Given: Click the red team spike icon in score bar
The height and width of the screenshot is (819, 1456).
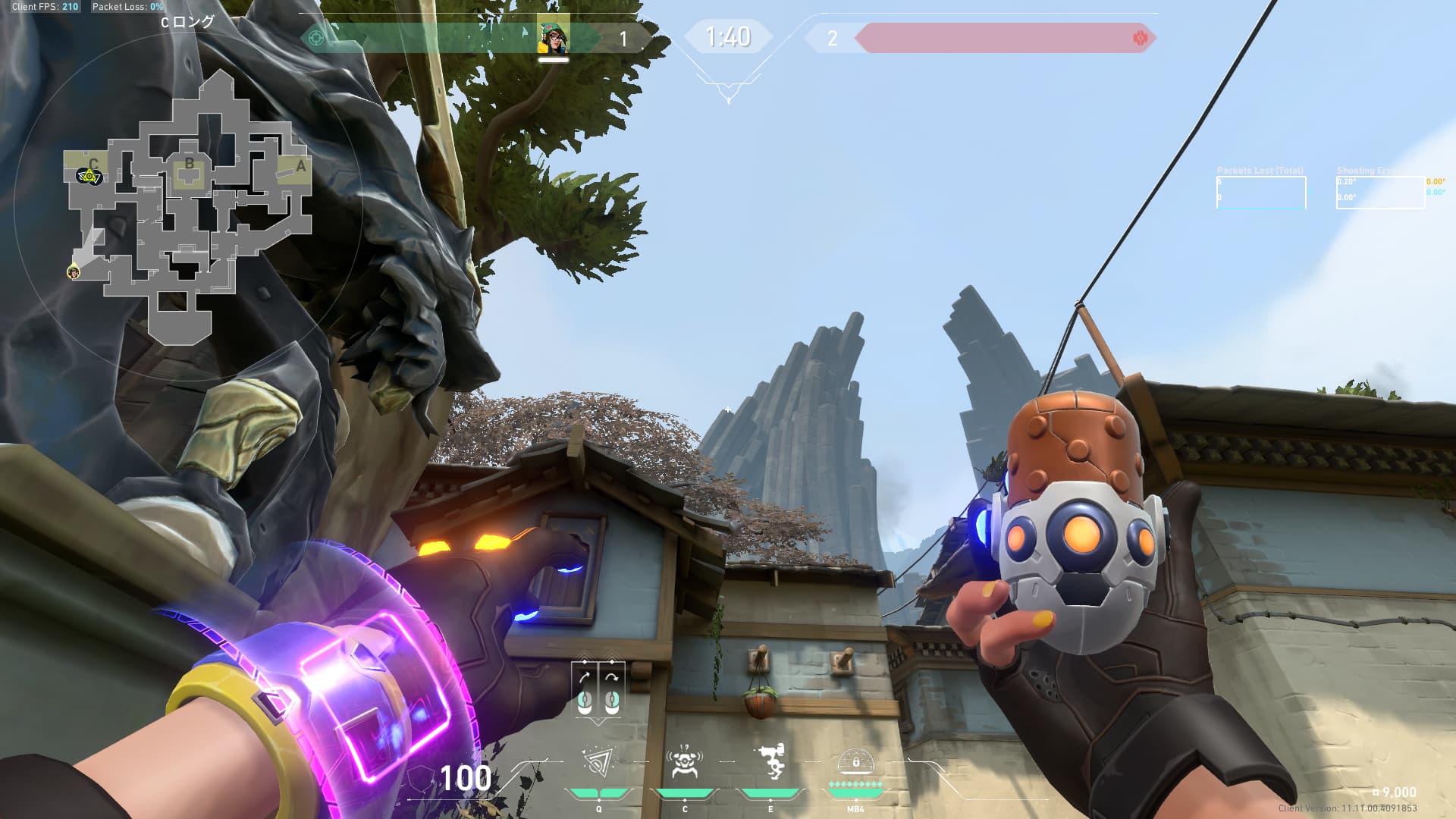Looking at the screenshot, I should click(1139, 38).
